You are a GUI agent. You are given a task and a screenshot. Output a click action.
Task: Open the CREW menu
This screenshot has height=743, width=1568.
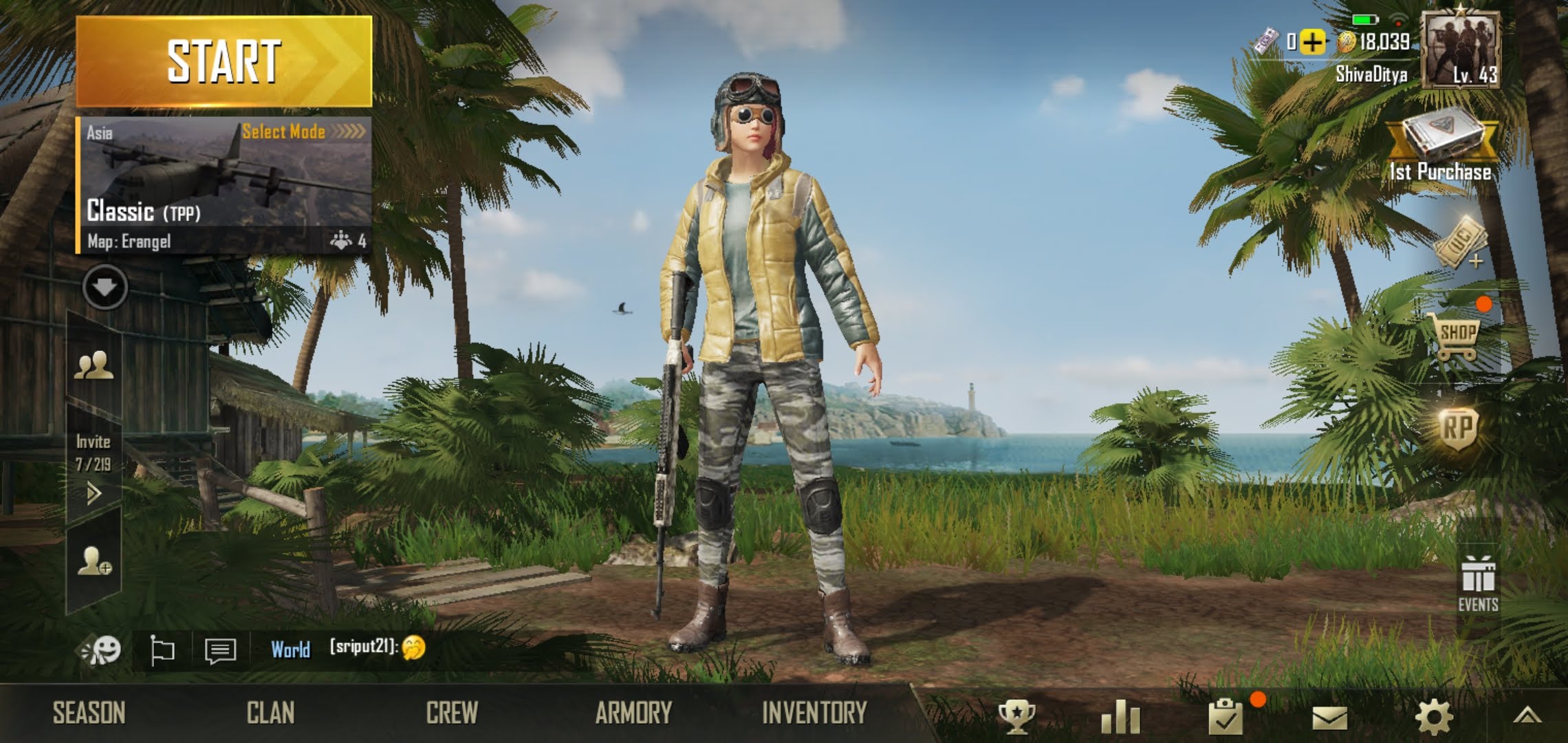point(452,713)
